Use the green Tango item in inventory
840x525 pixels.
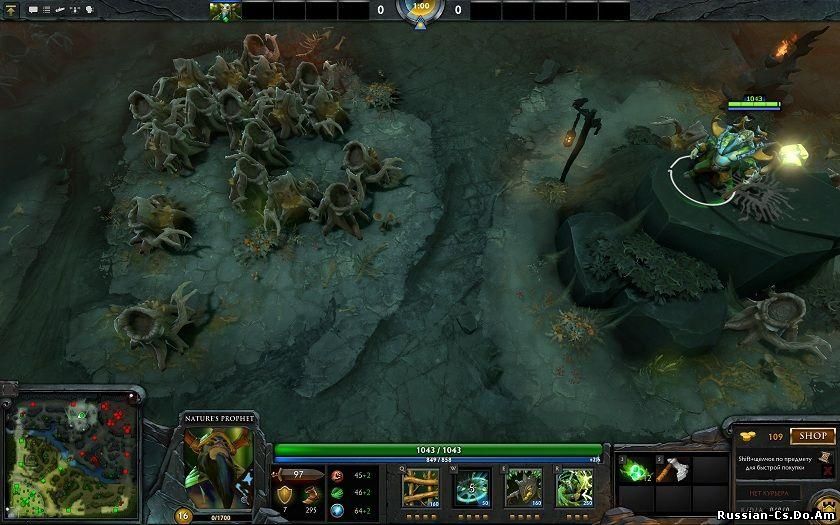634,471
